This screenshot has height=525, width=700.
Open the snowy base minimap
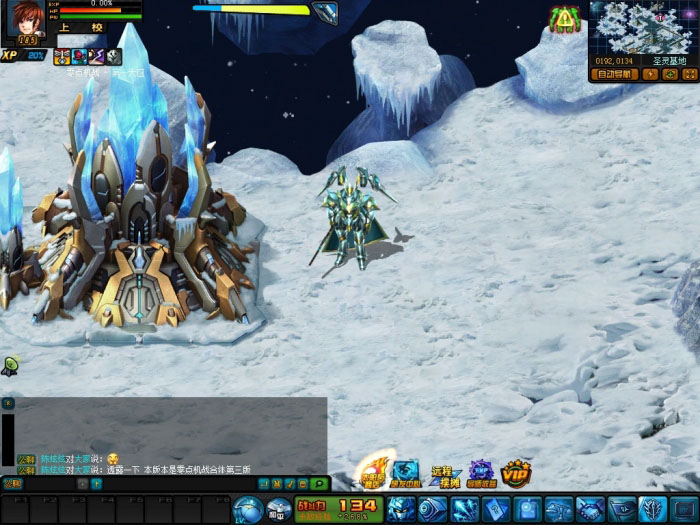click(640, 28)
